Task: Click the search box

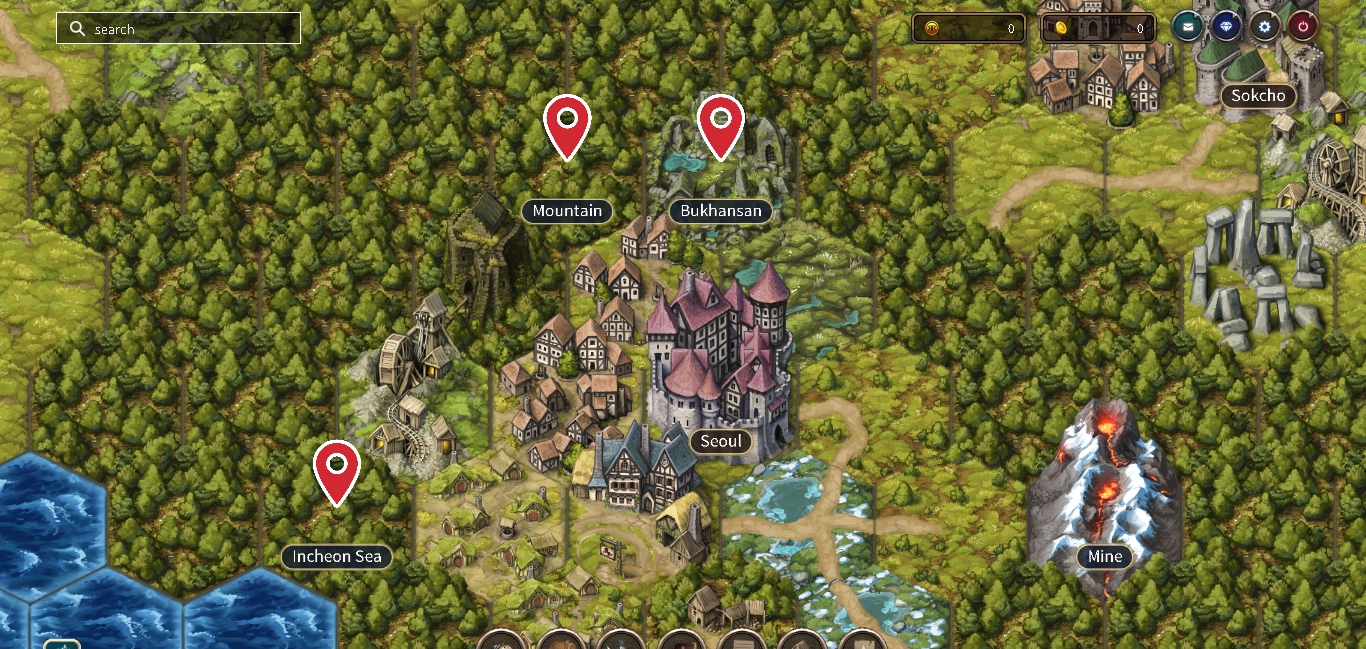Action: tap(180, 29)
